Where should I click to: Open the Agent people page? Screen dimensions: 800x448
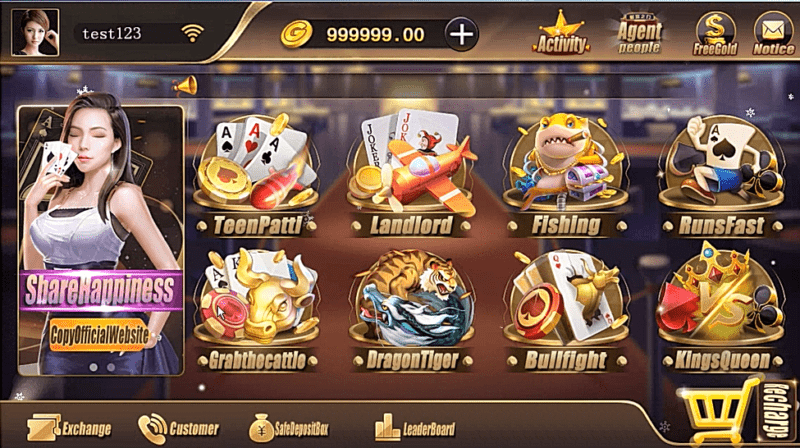(x=639, y=33)
